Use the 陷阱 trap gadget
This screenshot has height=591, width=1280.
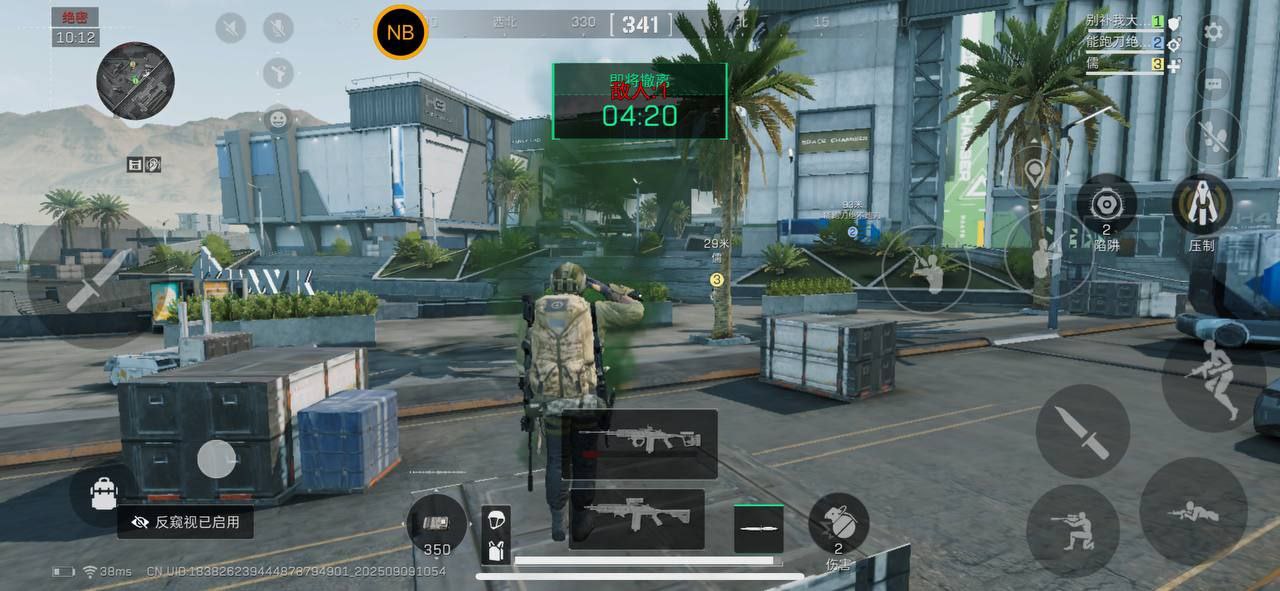tap(1106, 204)
